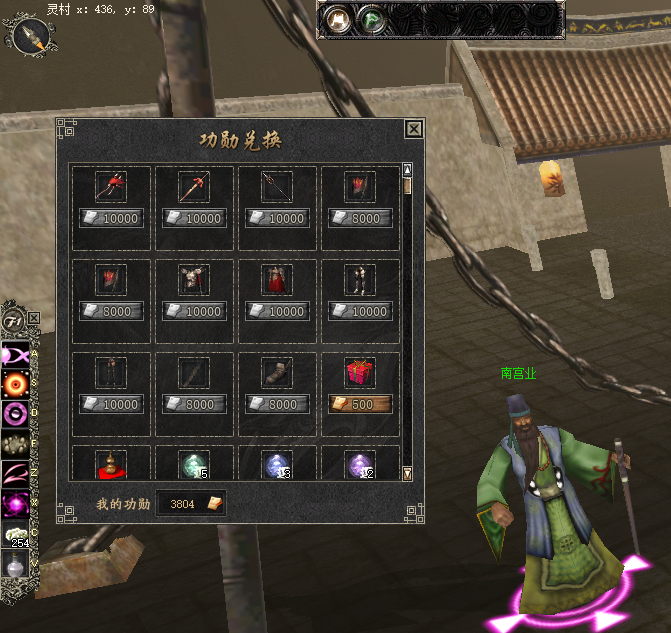
Task: Activate the orange fire ring skill
Action: [15, 383]
